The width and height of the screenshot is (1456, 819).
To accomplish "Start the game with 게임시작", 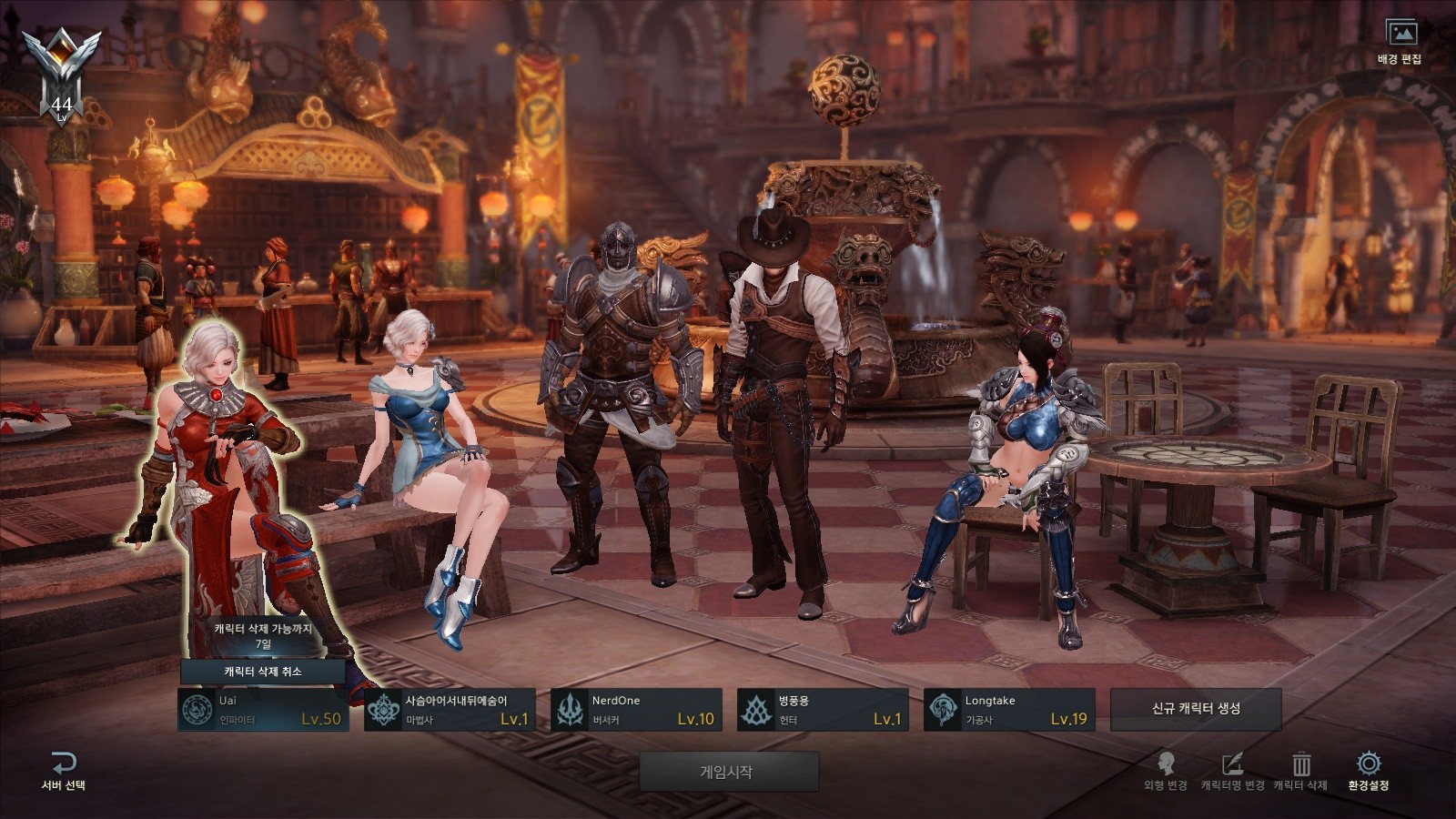I will (x=728, y=772).
